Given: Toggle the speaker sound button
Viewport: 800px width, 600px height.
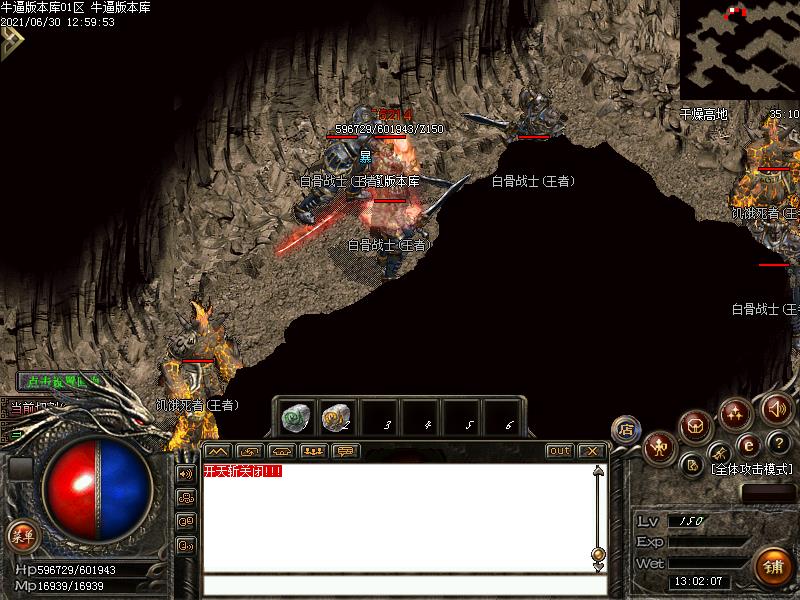Looking at the screenshot, I should (776, 408).
